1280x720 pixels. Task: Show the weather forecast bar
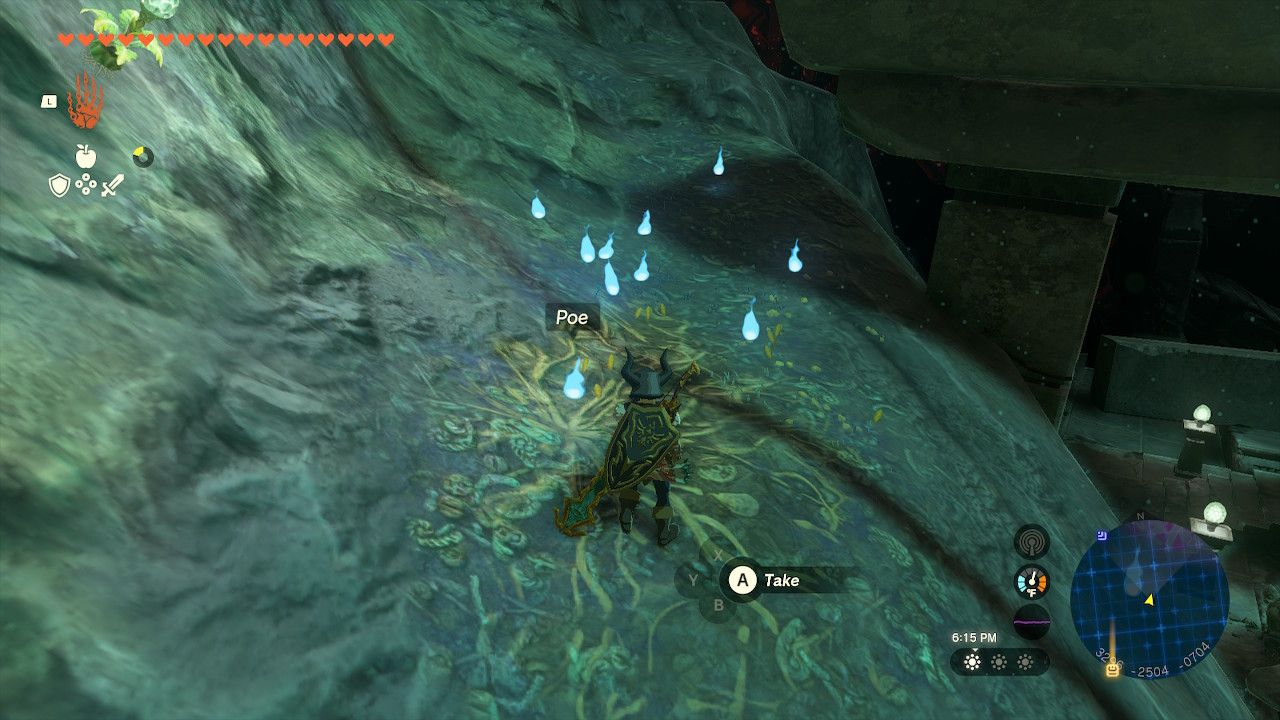coord(999,662)
